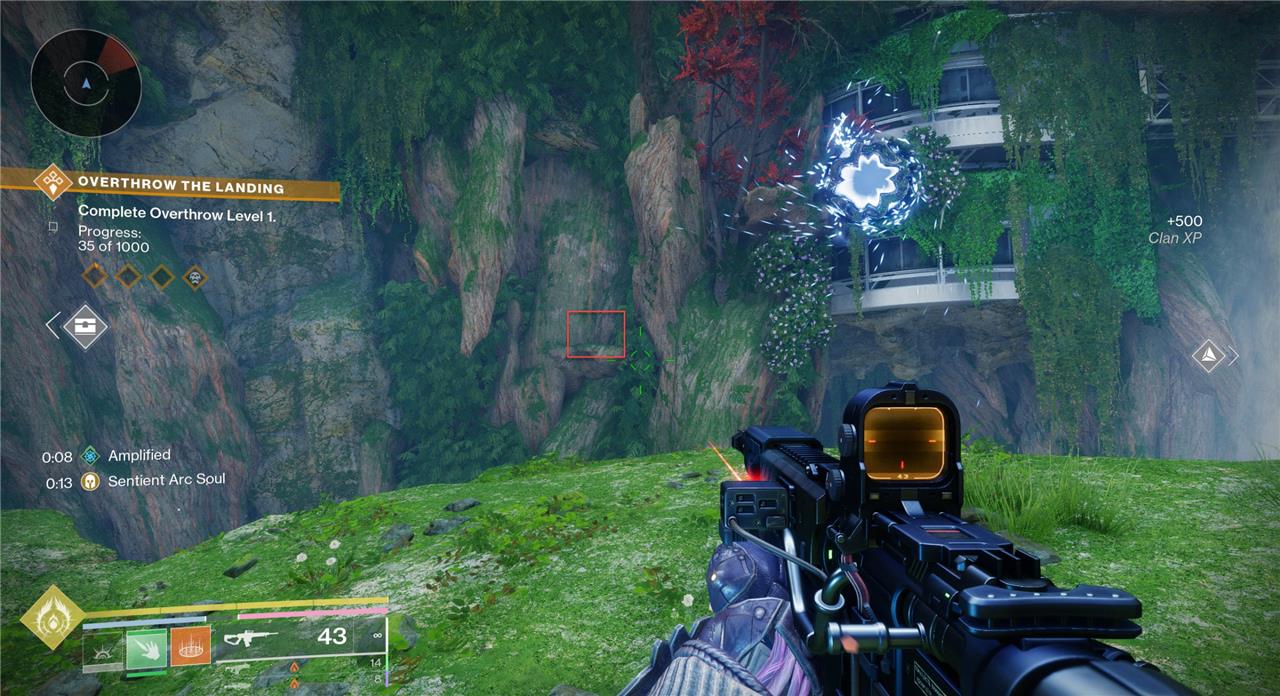Use the green melee ability icon
This screenshot has height=696, width=1280.
(x=146, y=651)
